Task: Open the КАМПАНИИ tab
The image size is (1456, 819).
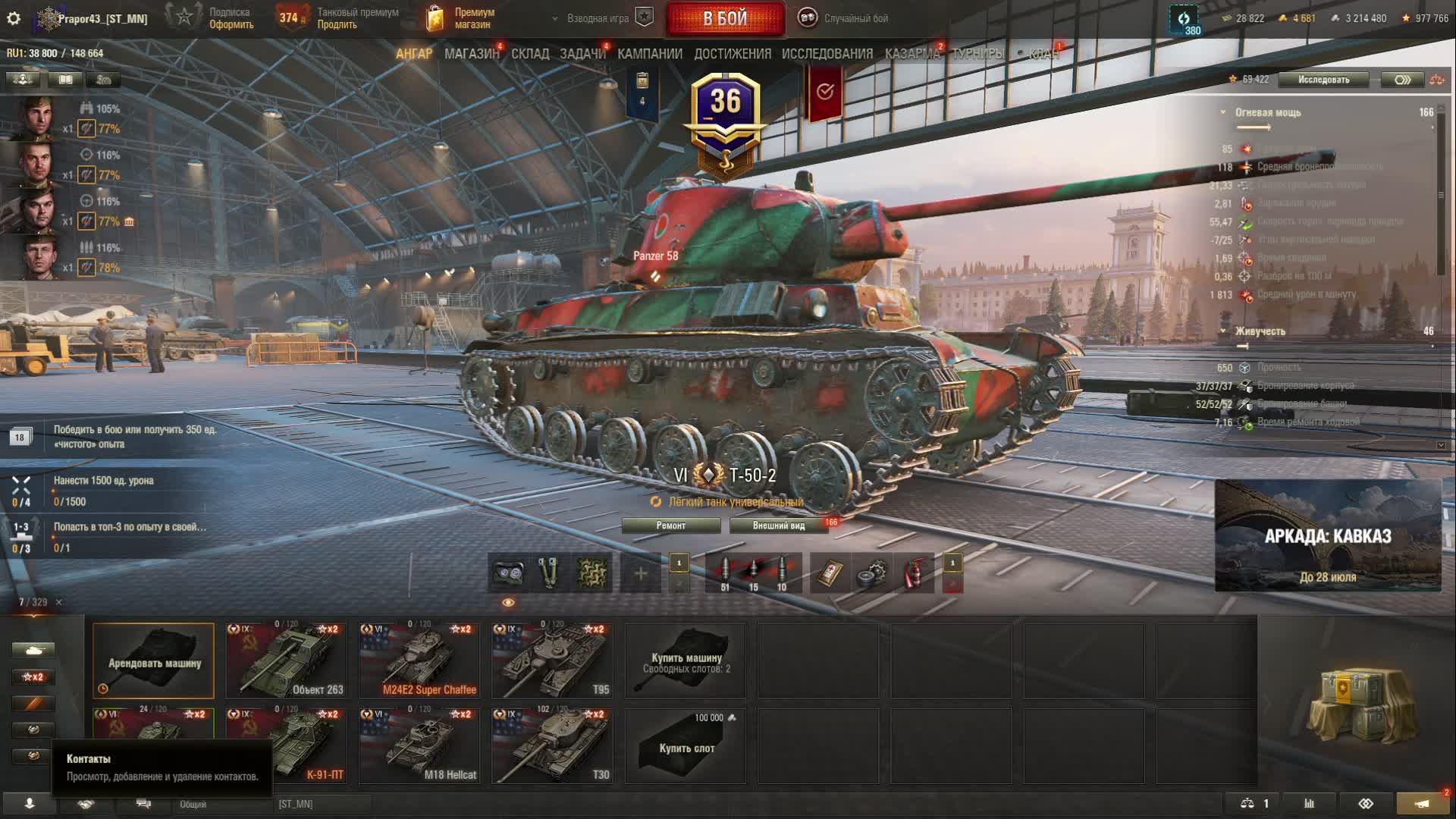Action: (x=650, y=54)
